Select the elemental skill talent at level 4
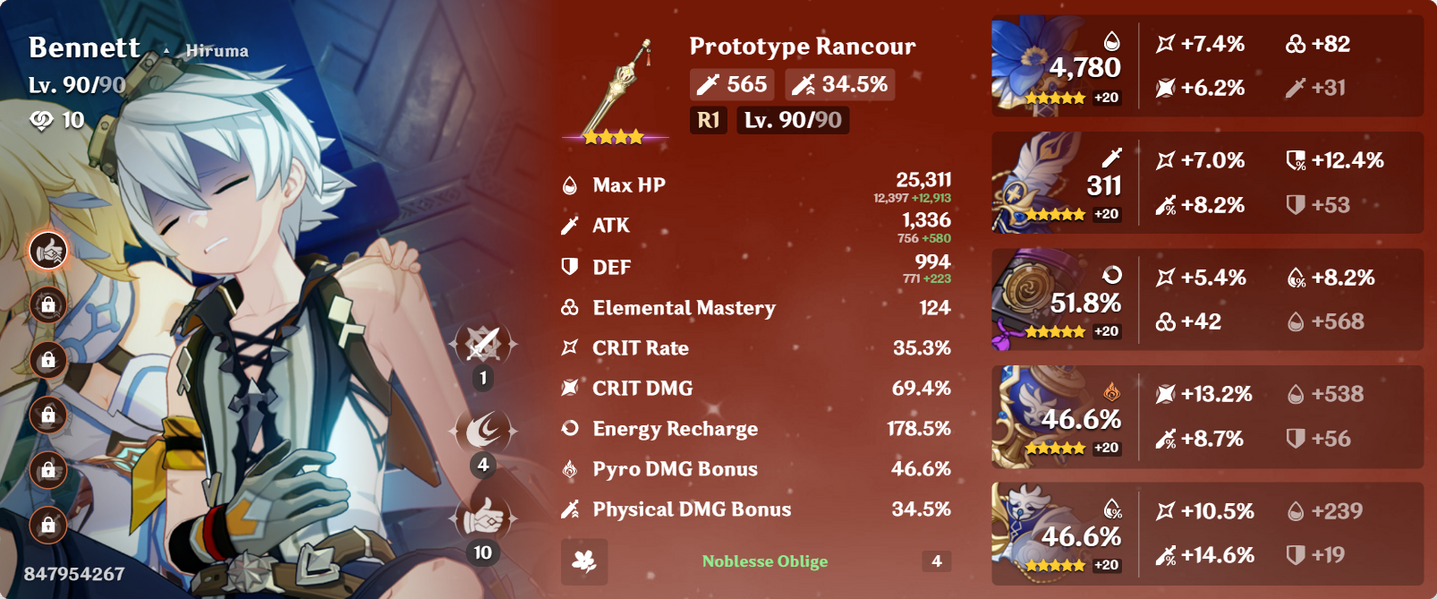 484,431
